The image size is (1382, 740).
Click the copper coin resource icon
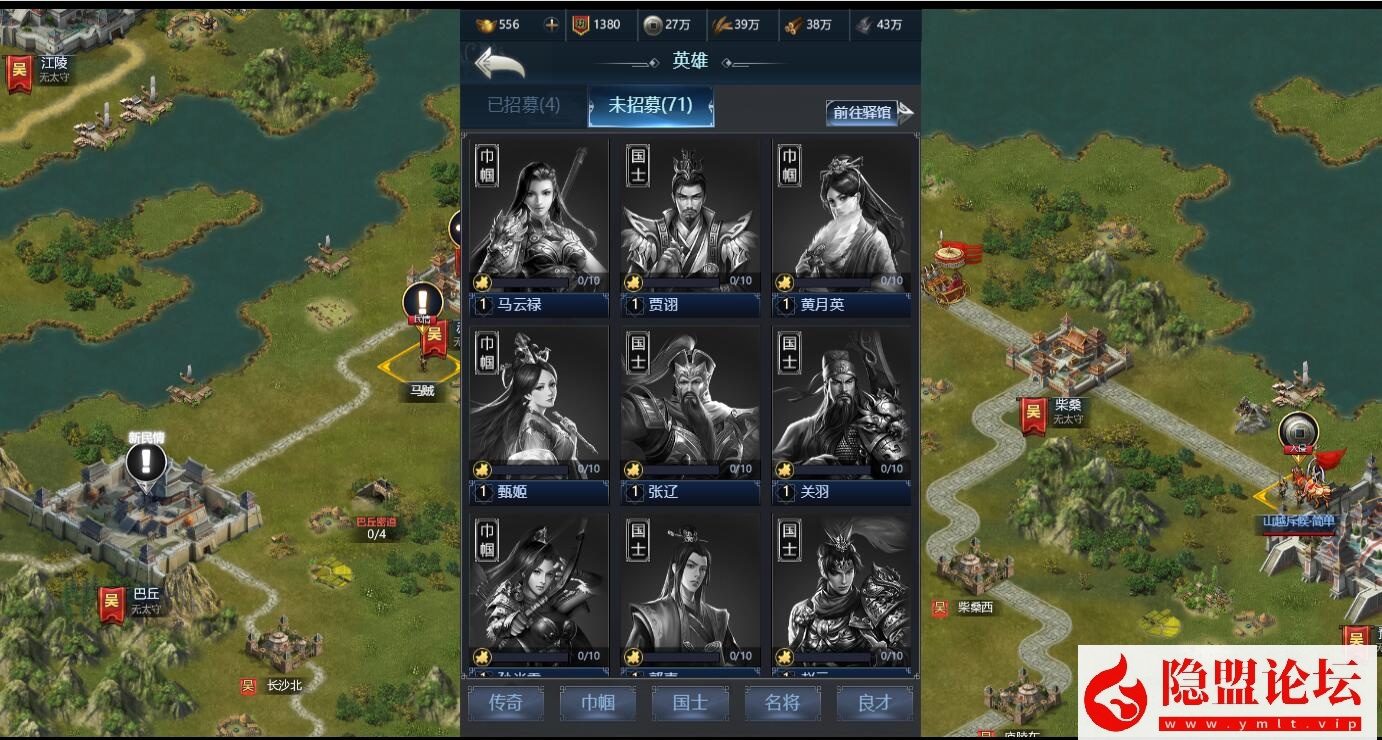click(x=655, y=25)
